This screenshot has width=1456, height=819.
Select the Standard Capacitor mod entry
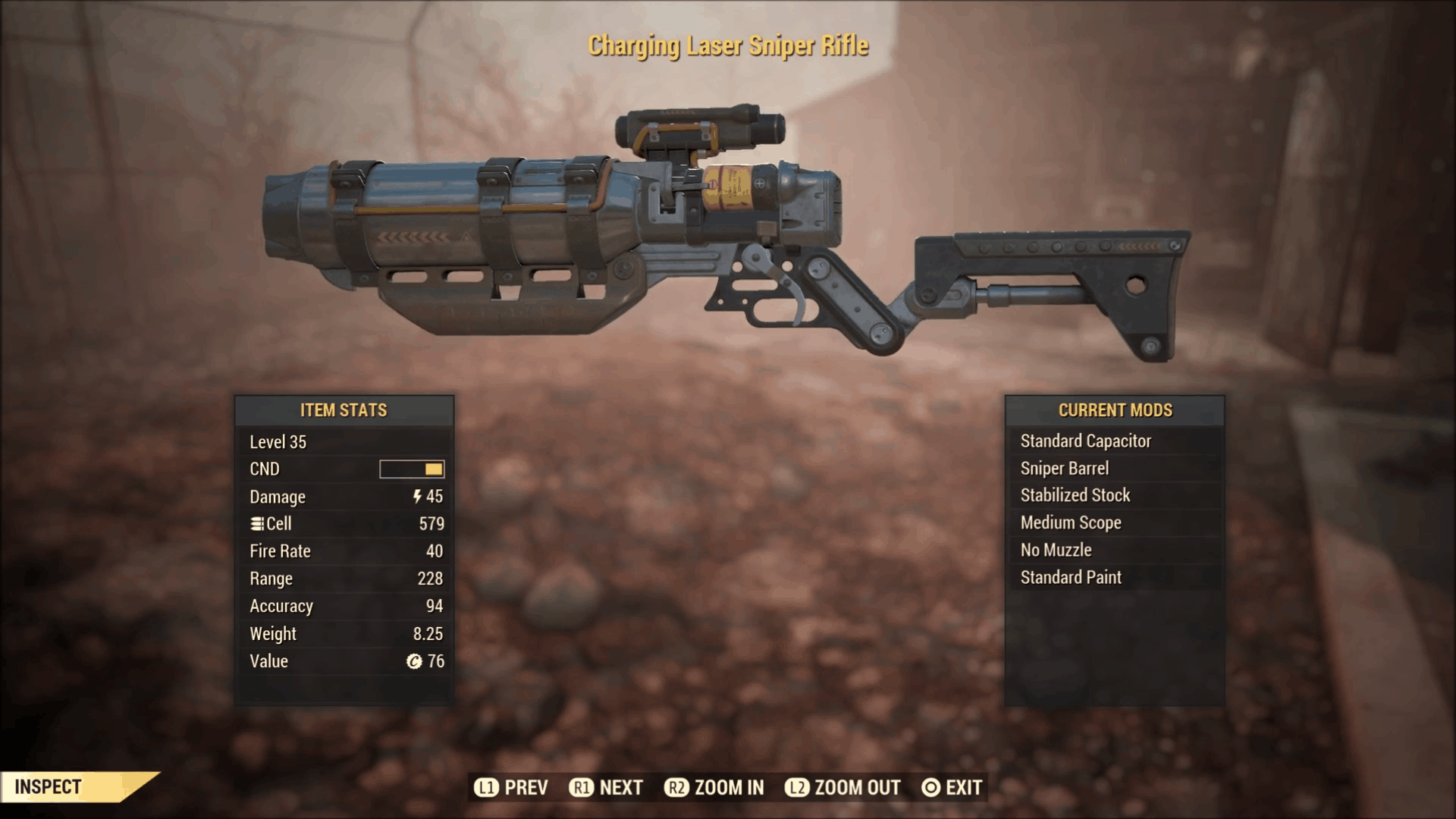coord(1086,441)
